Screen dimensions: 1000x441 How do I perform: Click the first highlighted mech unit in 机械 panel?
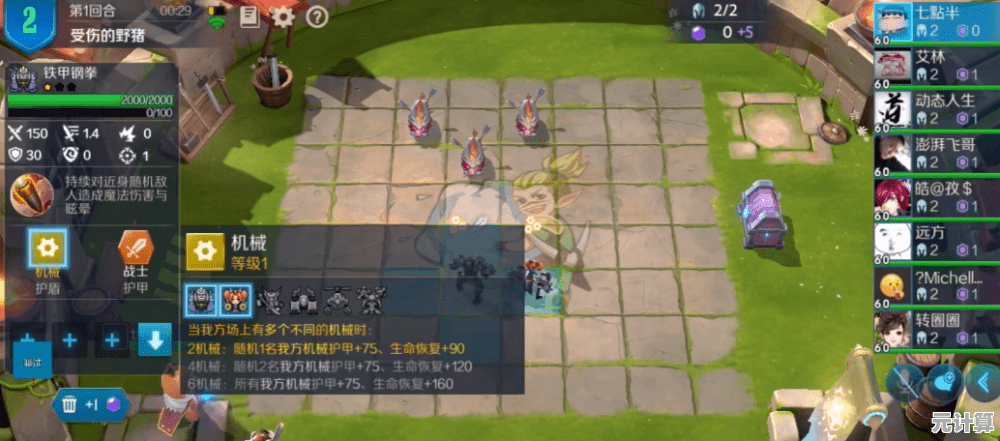coord(201,298)
